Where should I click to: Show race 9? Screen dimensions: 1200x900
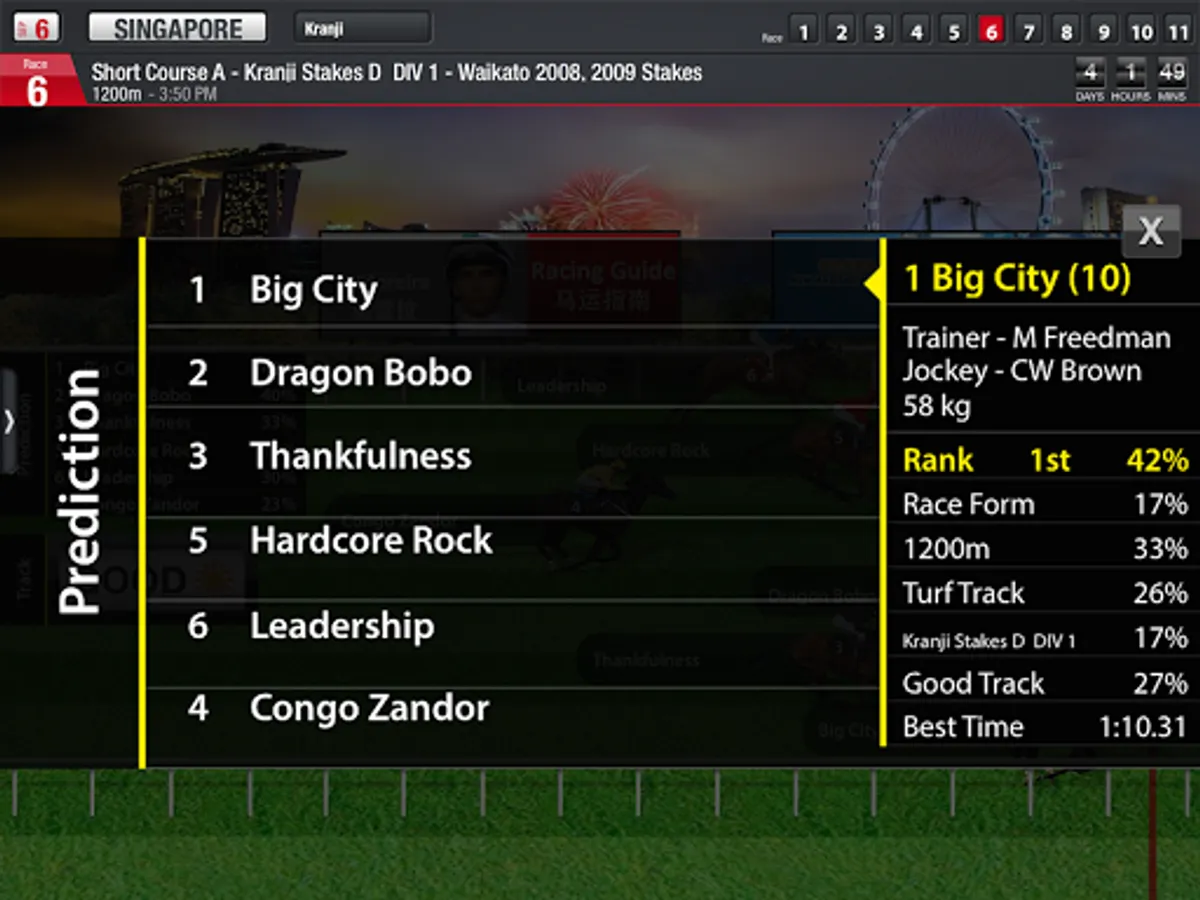tap(1103, 30)
